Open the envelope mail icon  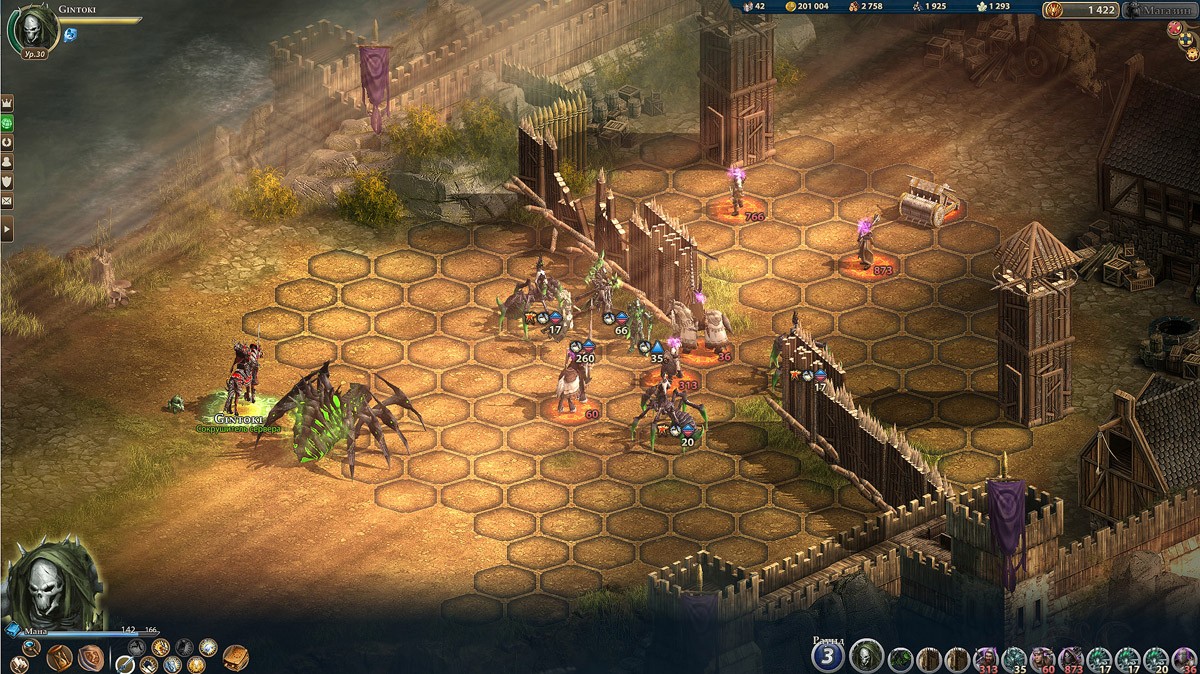[7, 202]
